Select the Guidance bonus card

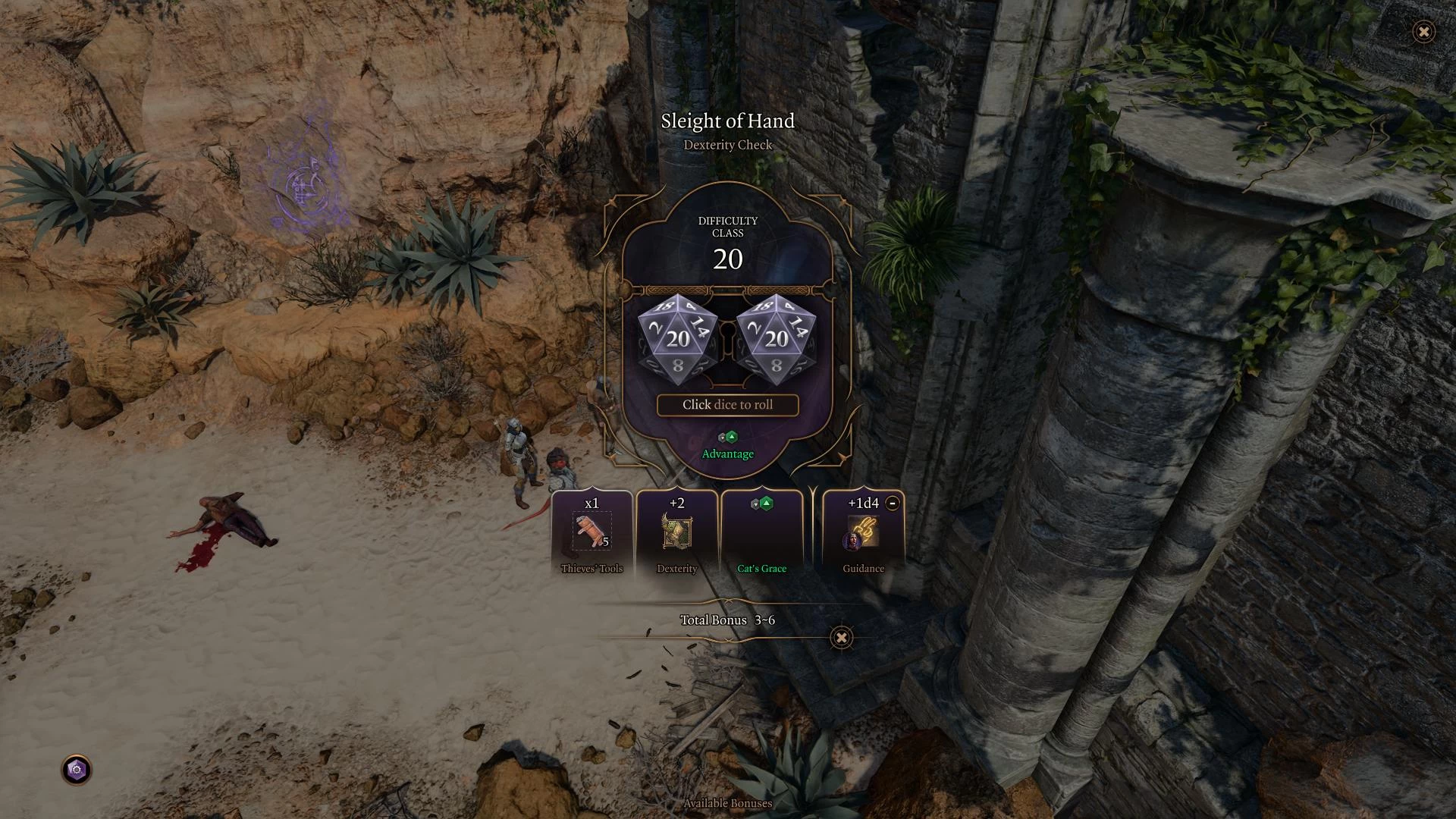(x=863, y=535)
